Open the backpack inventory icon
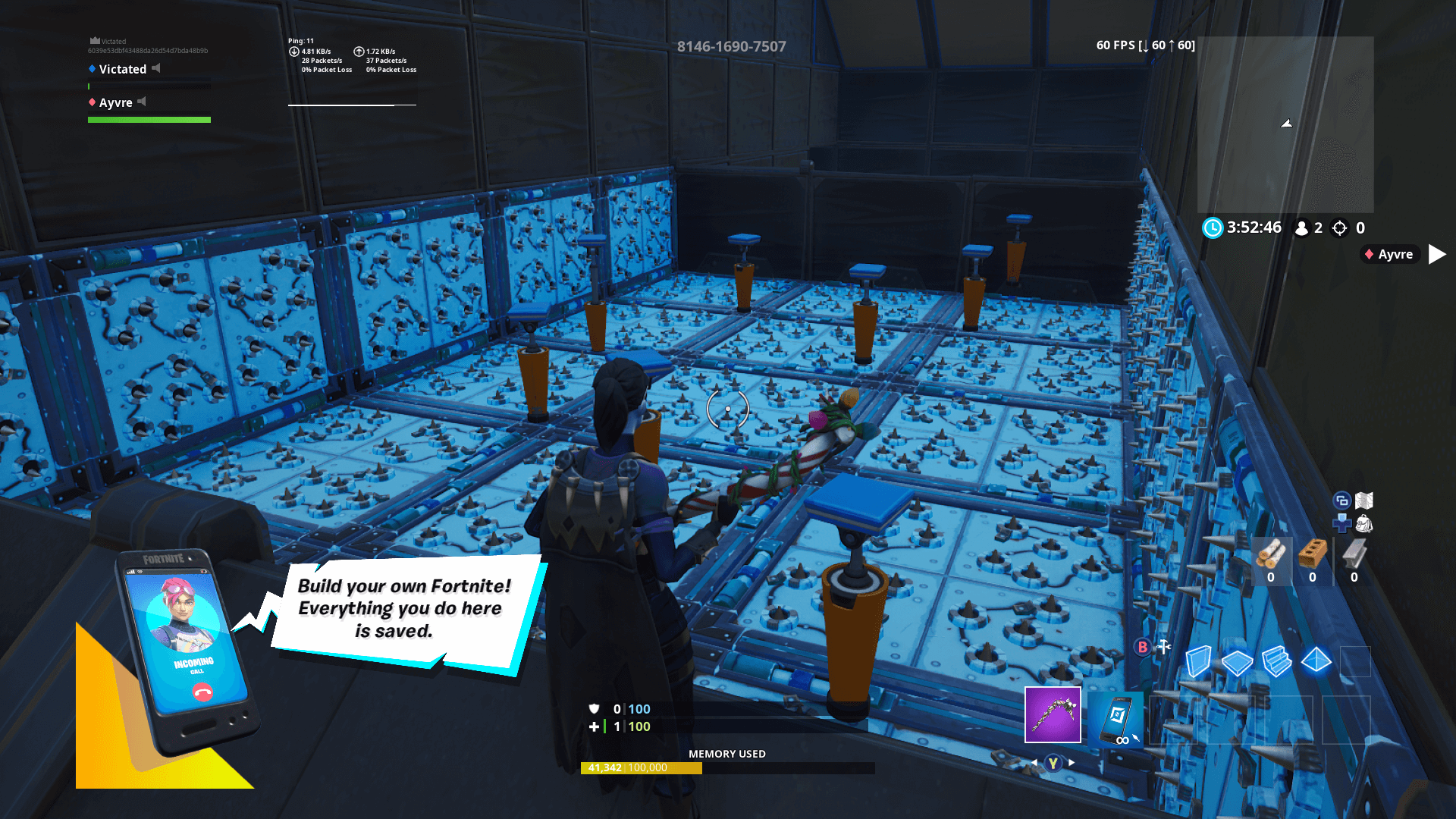 [1365, 523]
